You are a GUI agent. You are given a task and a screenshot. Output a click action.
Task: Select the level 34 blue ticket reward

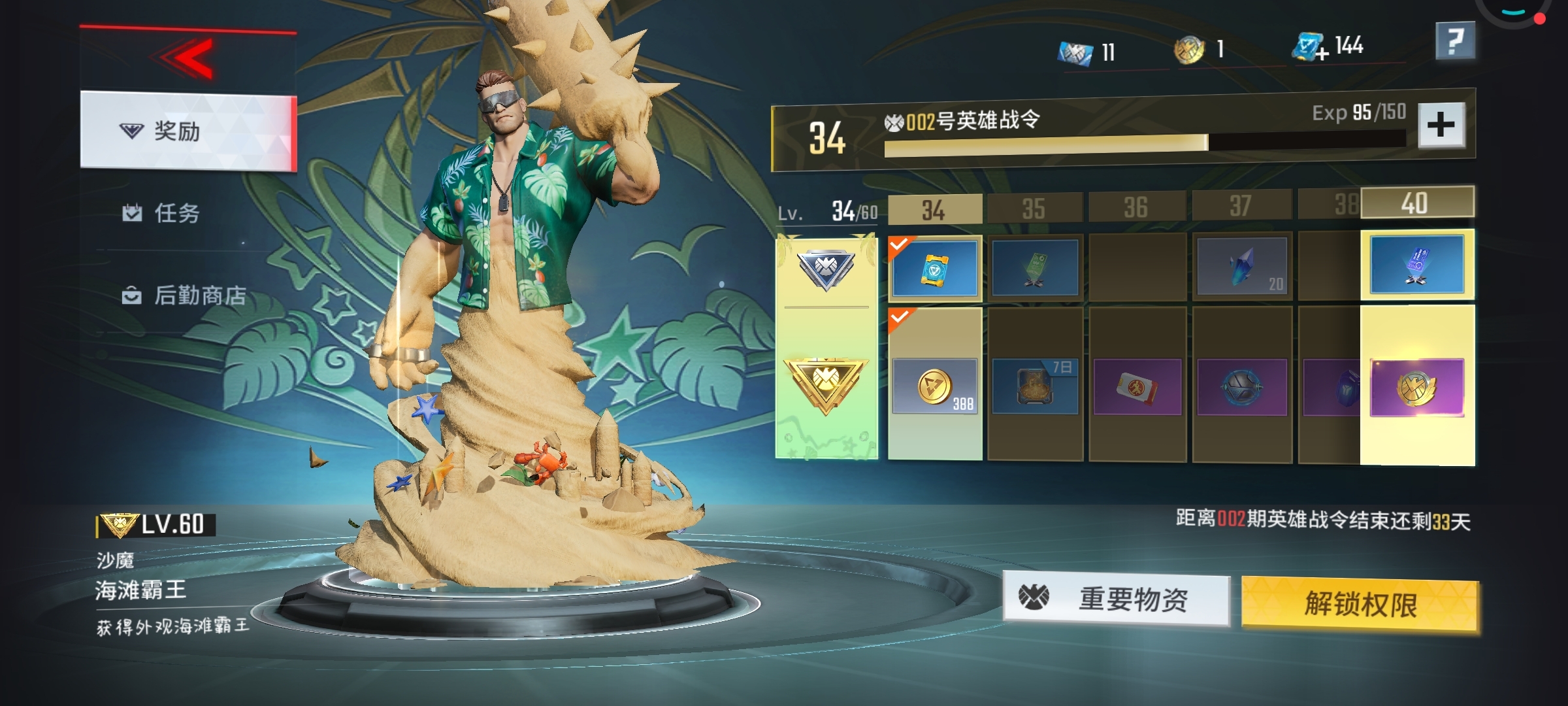tap(935, 268)
